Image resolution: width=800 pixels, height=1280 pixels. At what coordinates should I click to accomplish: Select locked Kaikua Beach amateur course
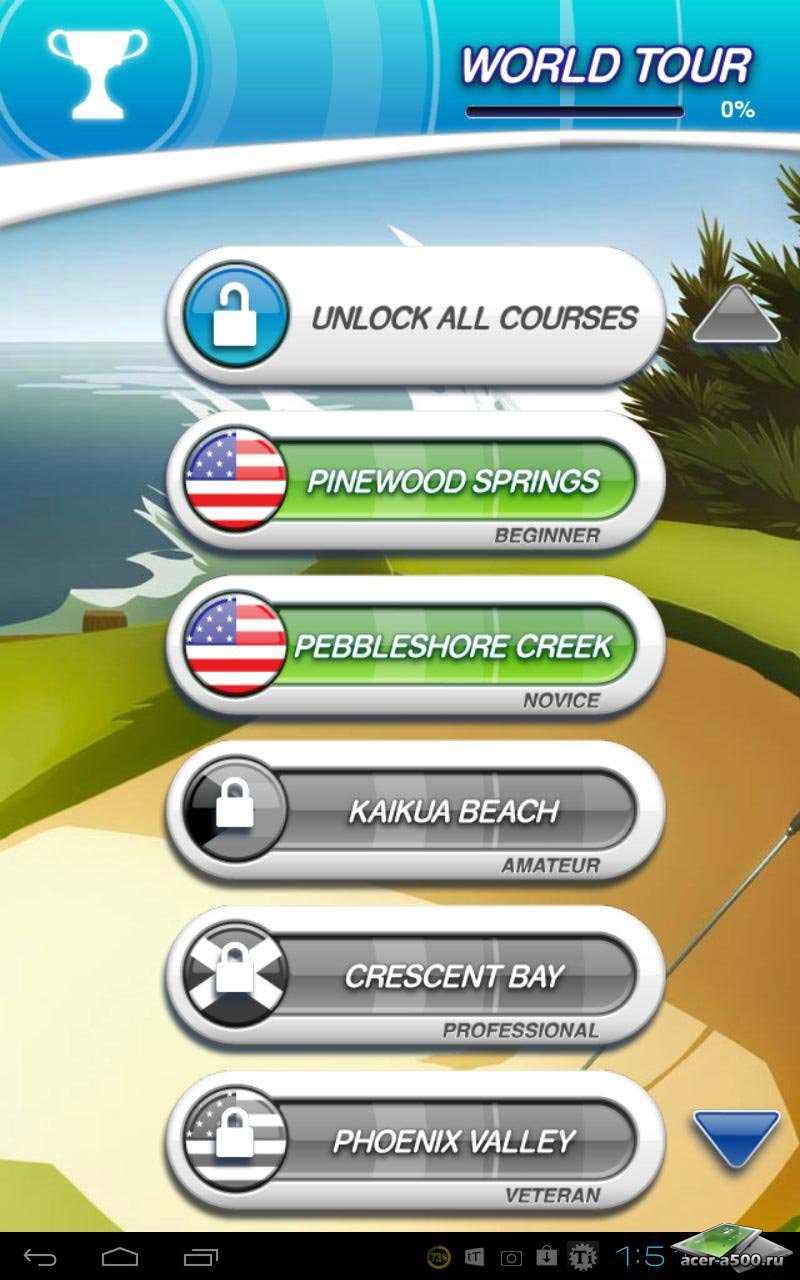coord(415,812)
